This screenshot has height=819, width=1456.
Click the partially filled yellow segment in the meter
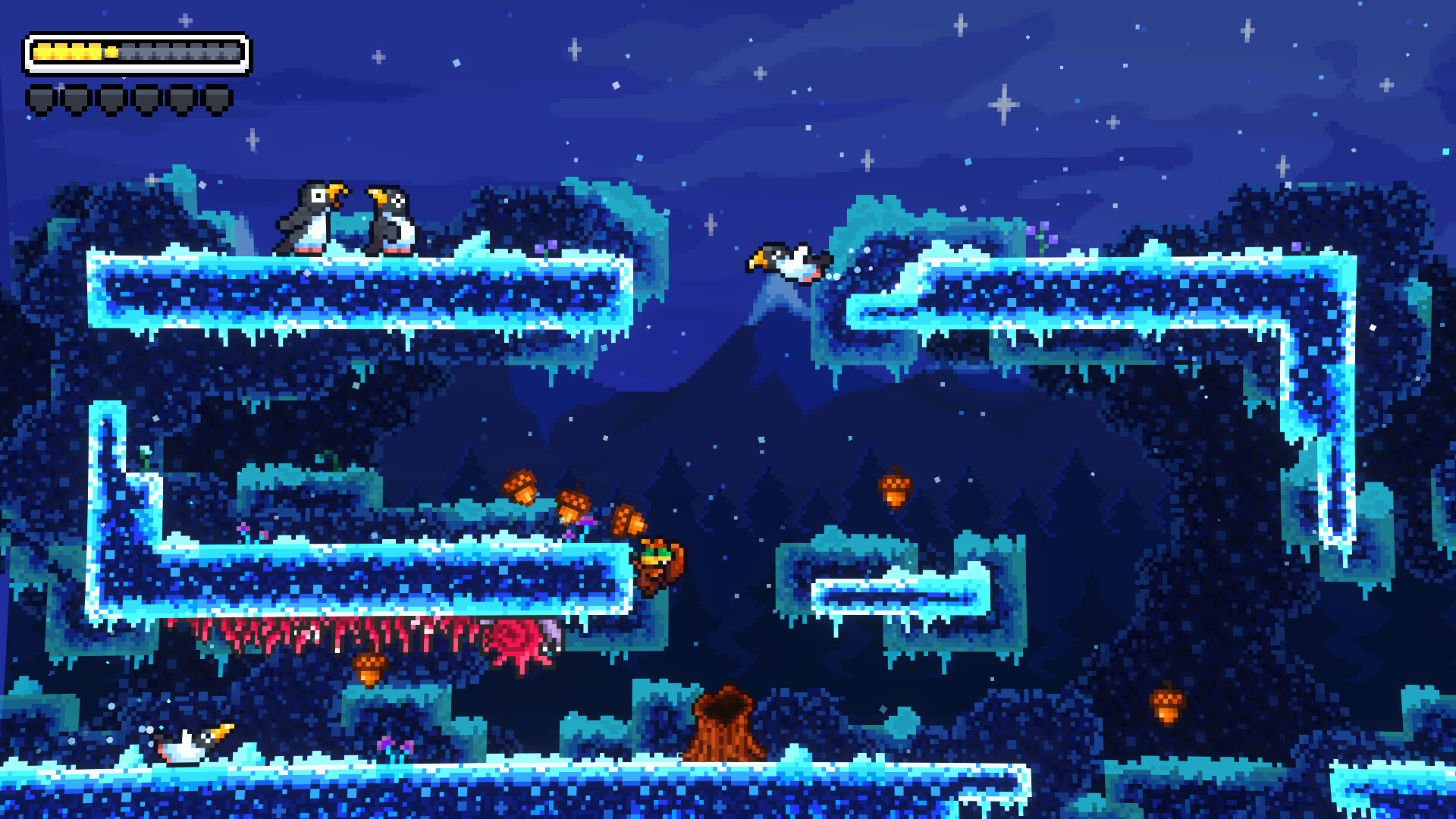(111, 51)
